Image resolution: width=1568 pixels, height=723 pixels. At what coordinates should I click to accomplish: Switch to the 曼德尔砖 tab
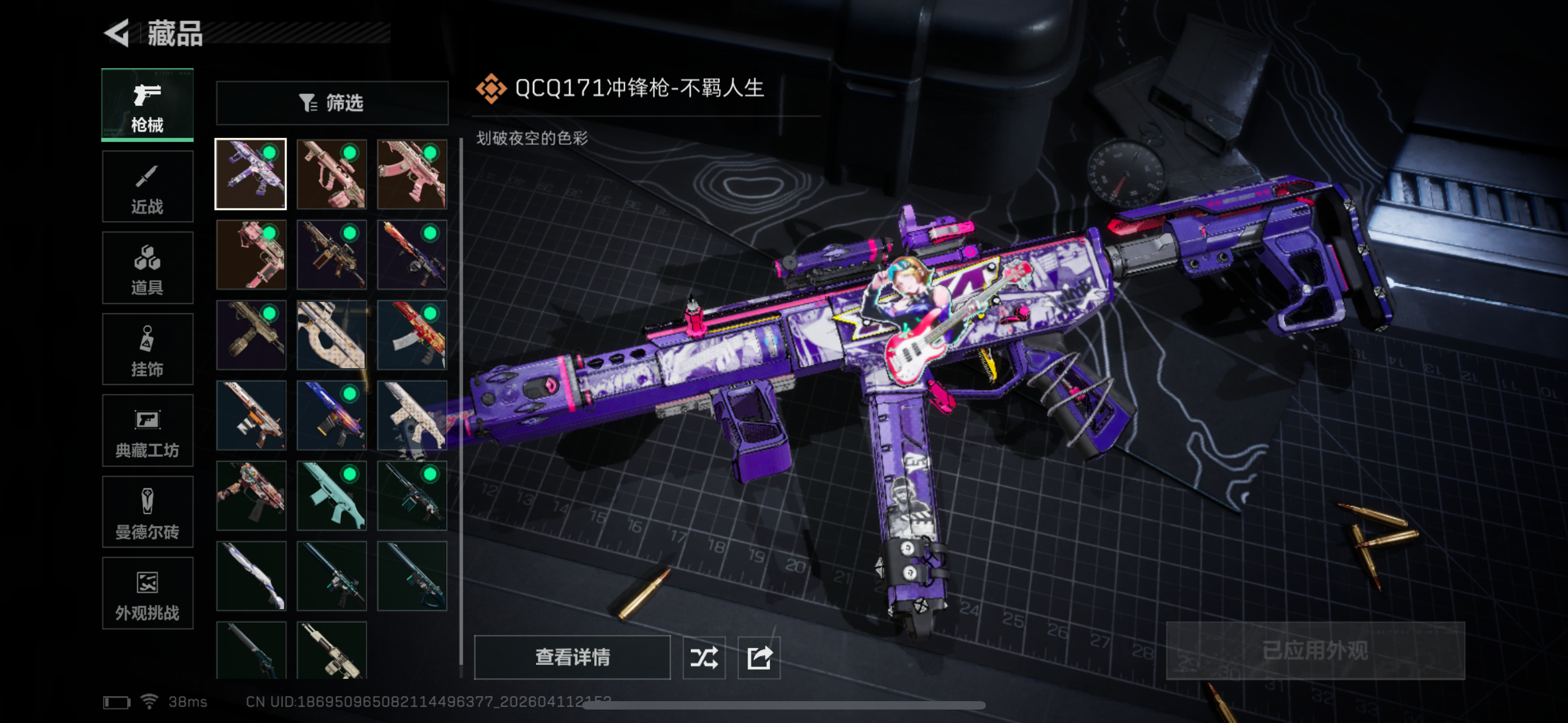click(x=147, y=512)
